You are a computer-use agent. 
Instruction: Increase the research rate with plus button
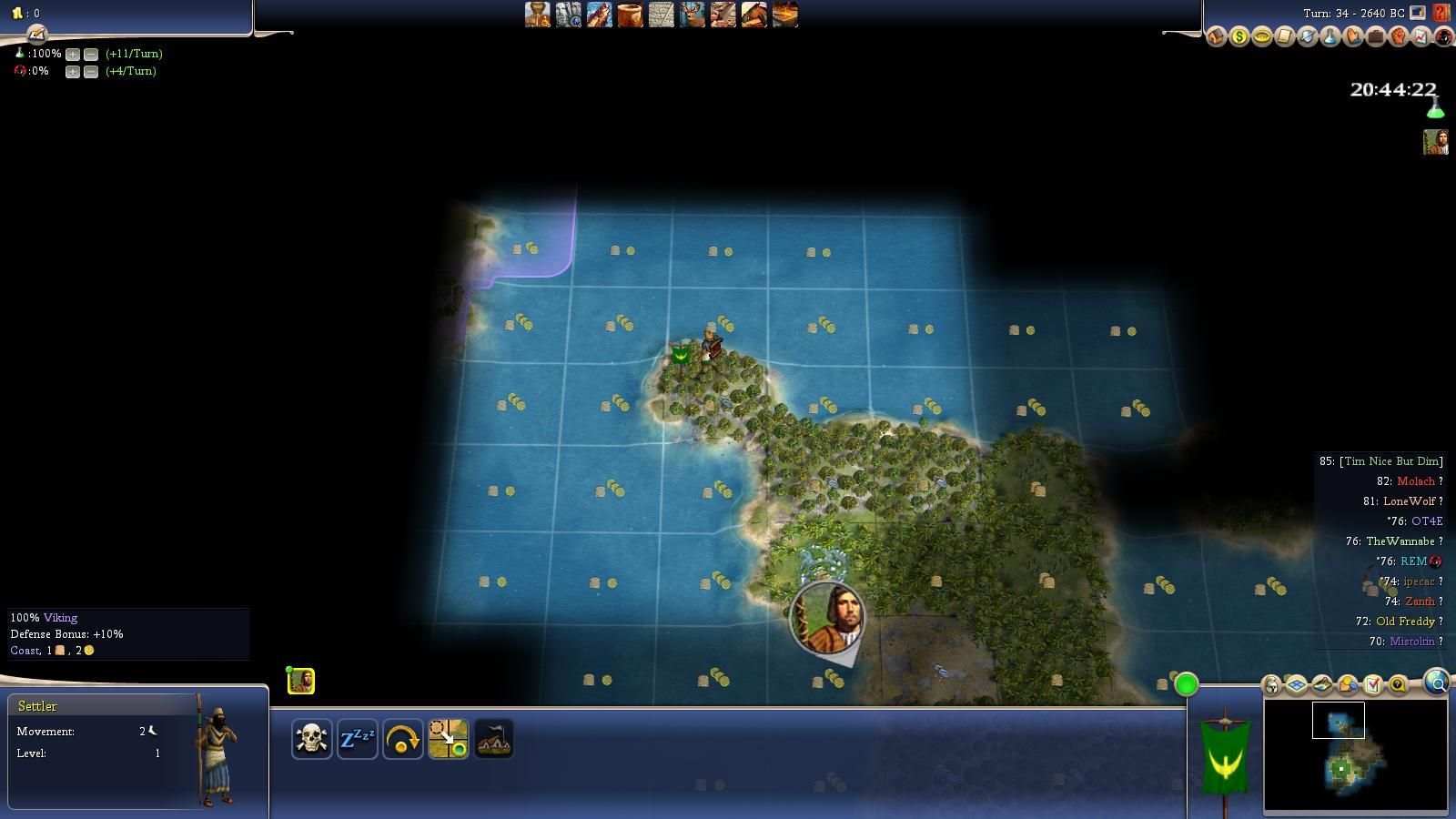tap(73, 54)
